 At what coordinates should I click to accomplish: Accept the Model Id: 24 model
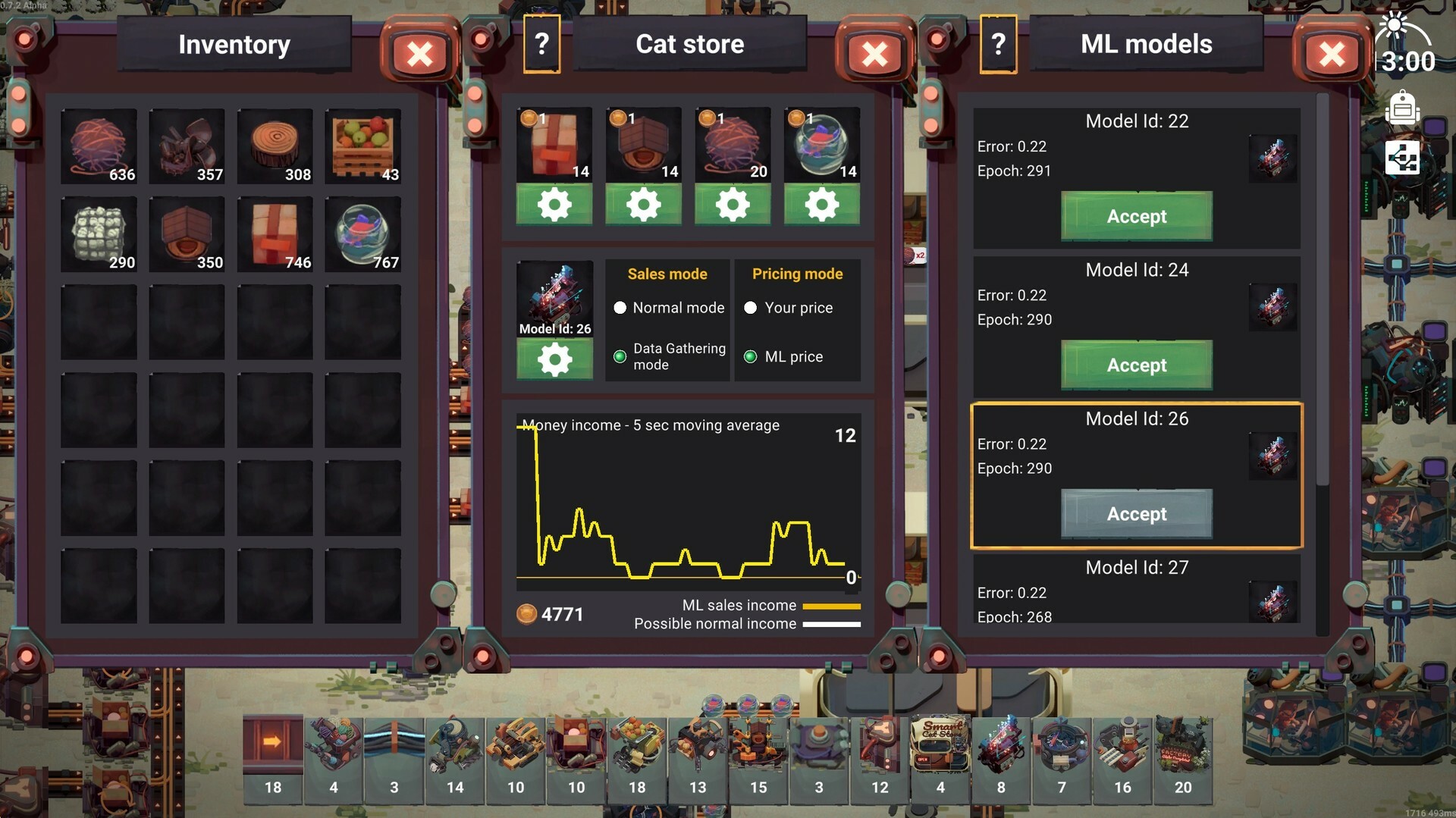click(x=1136, y=365)
